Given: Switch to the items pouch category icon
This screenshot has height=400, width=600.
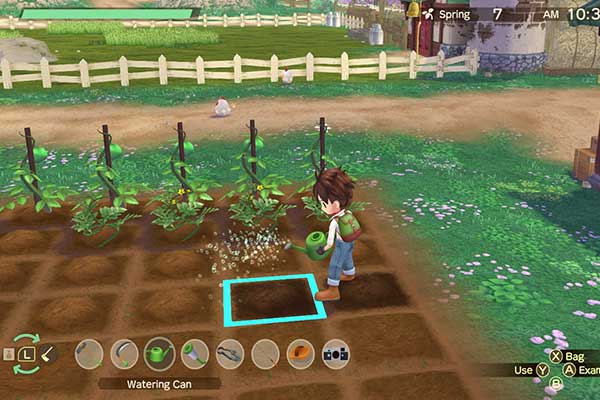Looking at the screenshot, I should 9,354.
